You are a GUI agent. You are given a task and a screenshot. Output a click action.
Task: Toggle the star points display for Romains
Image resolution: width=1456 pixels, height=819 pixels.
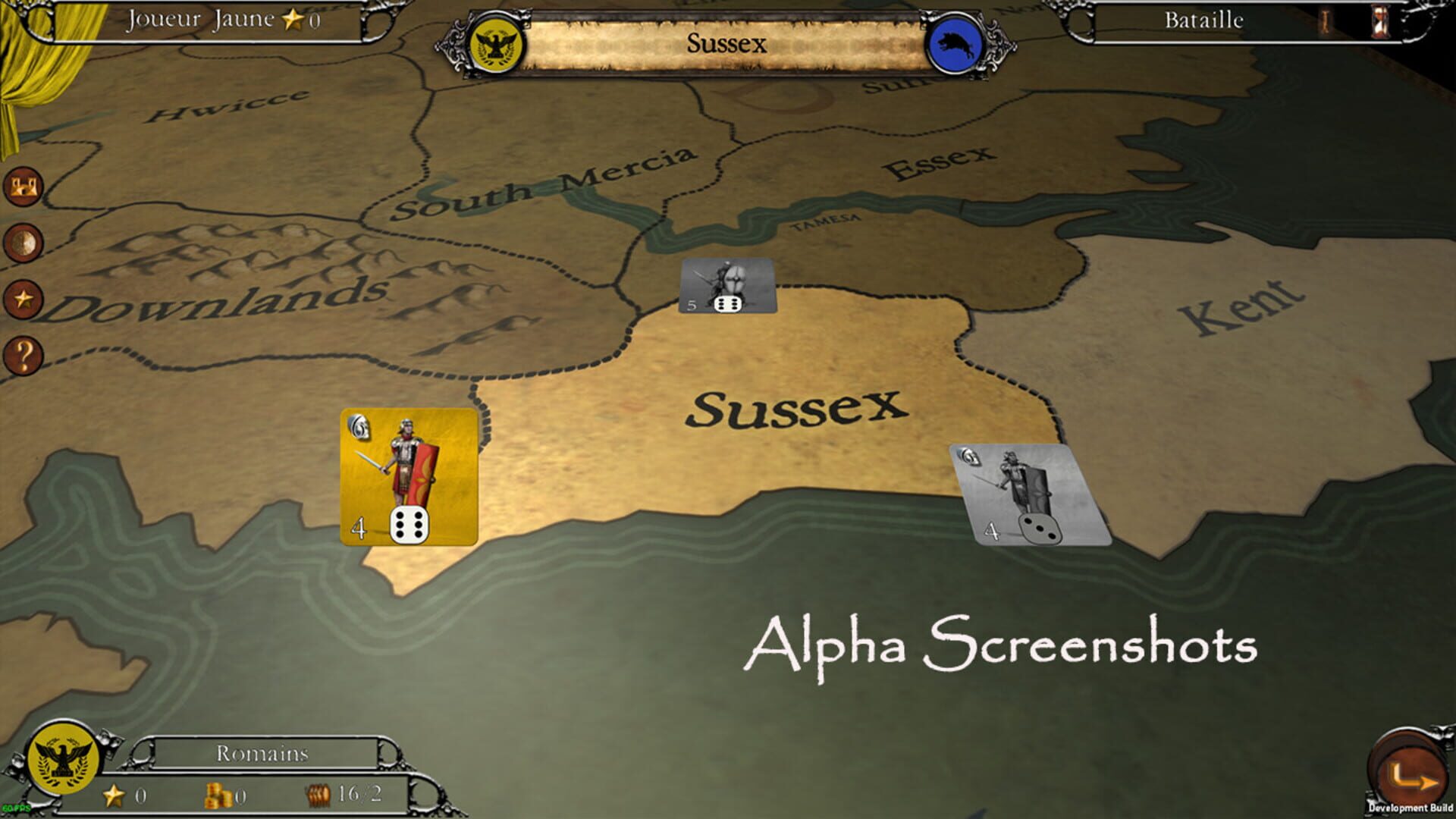124,795
